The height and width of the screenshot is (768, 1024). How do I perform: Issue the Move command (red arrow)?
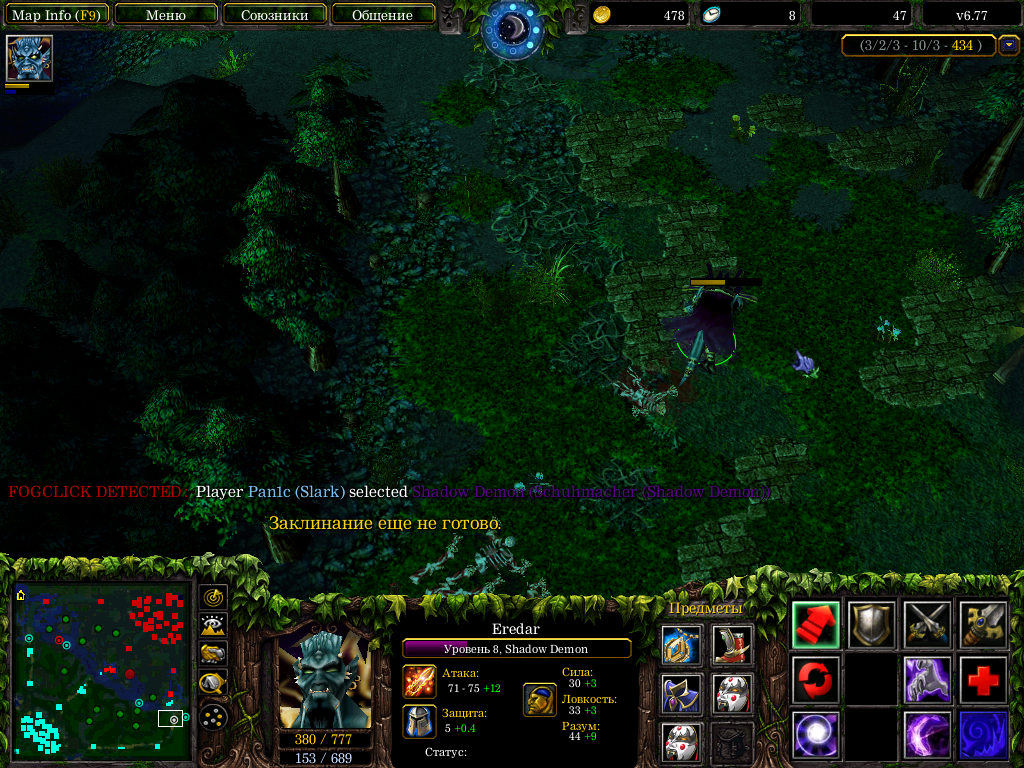(x=816, y=625)
